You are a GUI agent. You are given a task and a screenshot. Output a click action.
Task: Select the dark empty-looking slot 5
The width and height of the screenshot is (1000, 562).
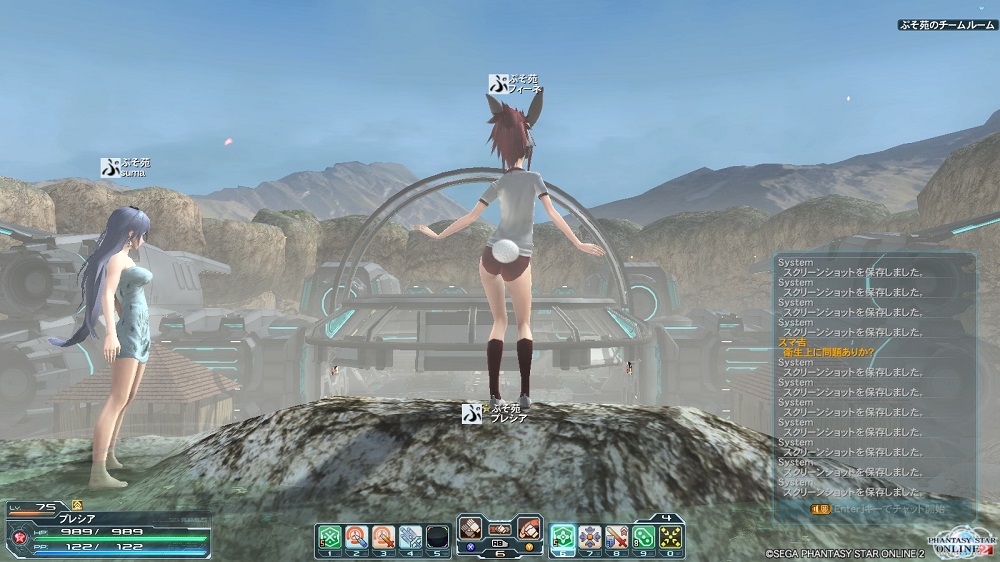[x=436, y=538]
